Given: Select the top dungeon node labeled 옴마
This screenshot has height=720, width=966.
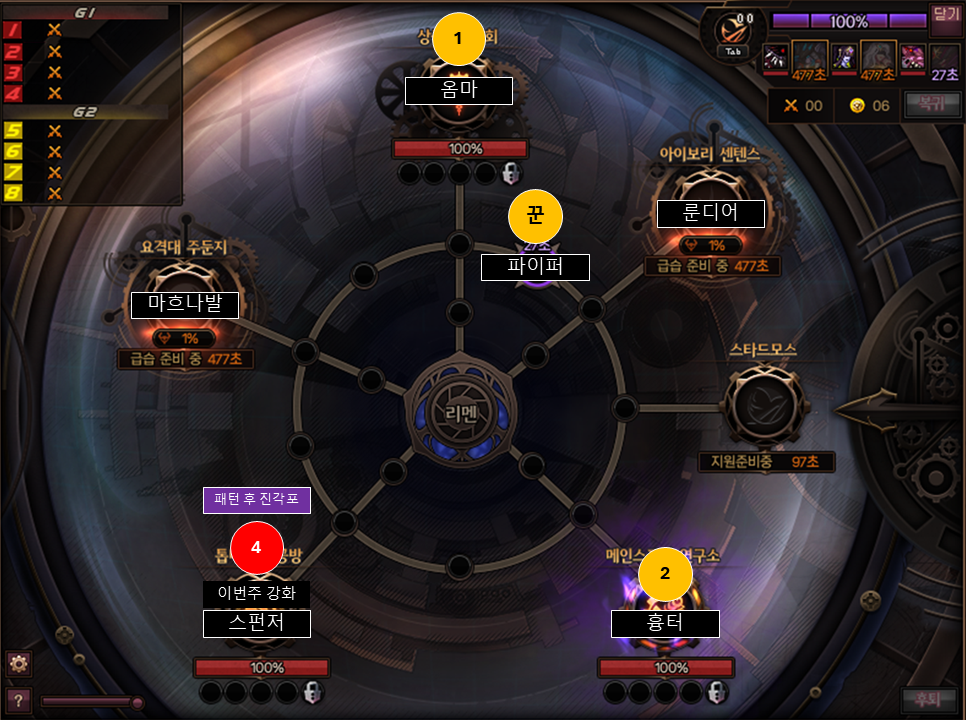Looking at the screenshot, I should [x=459, y=88].
